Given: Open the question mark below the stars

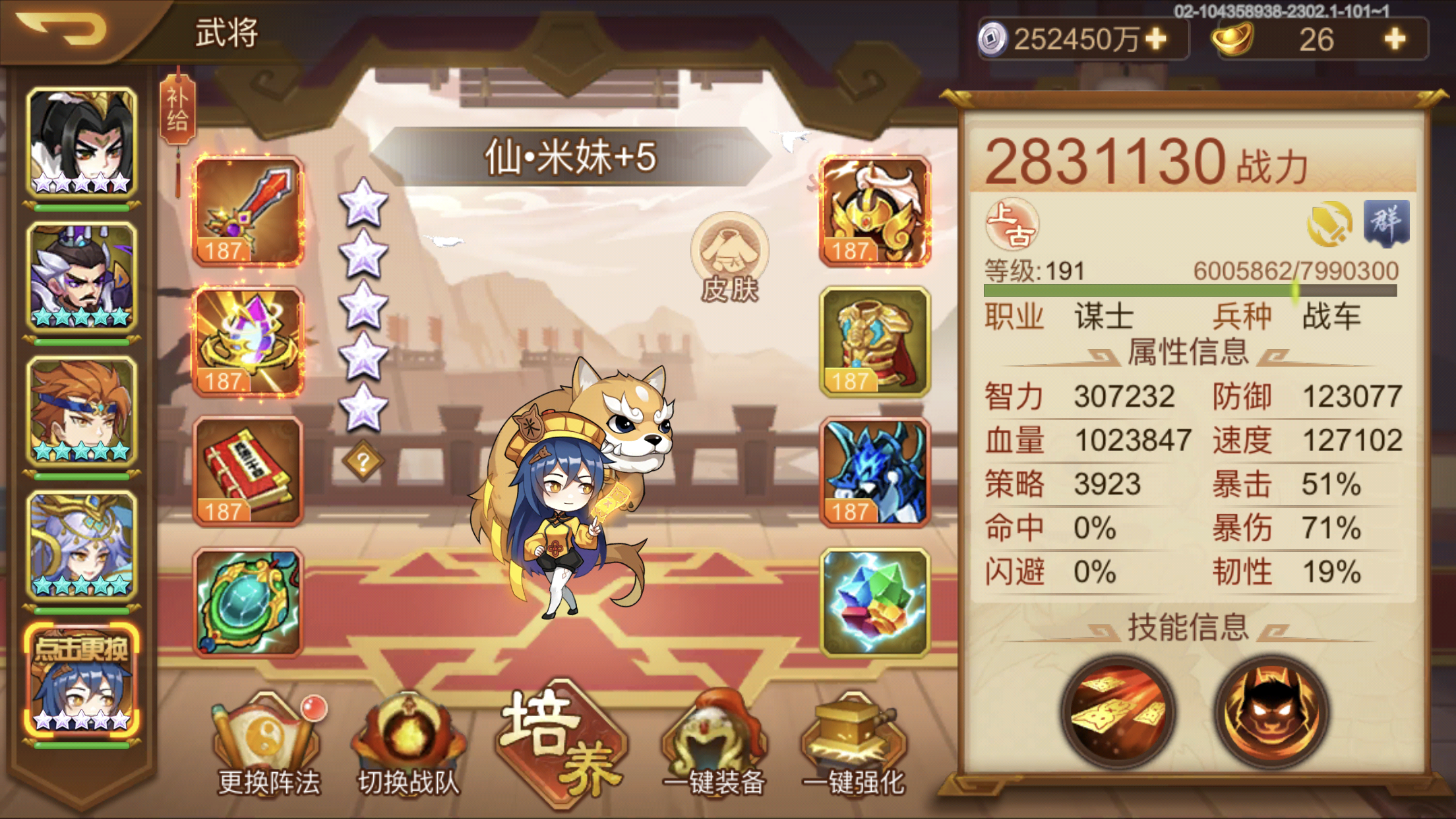Looking at the screenshot, I should (x=363, y=462).
